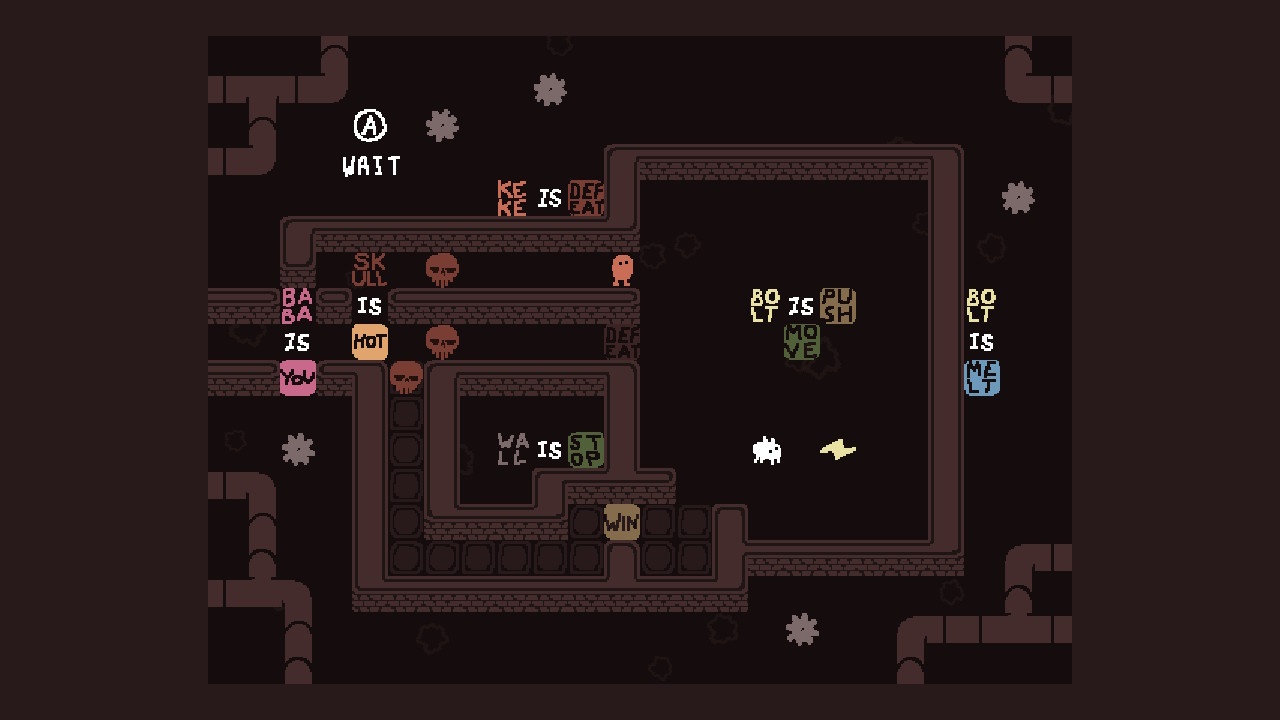This screenshot has width=1280, height=720.
Task: Toggle the orange HOT property block
Action: pos(369,341)
